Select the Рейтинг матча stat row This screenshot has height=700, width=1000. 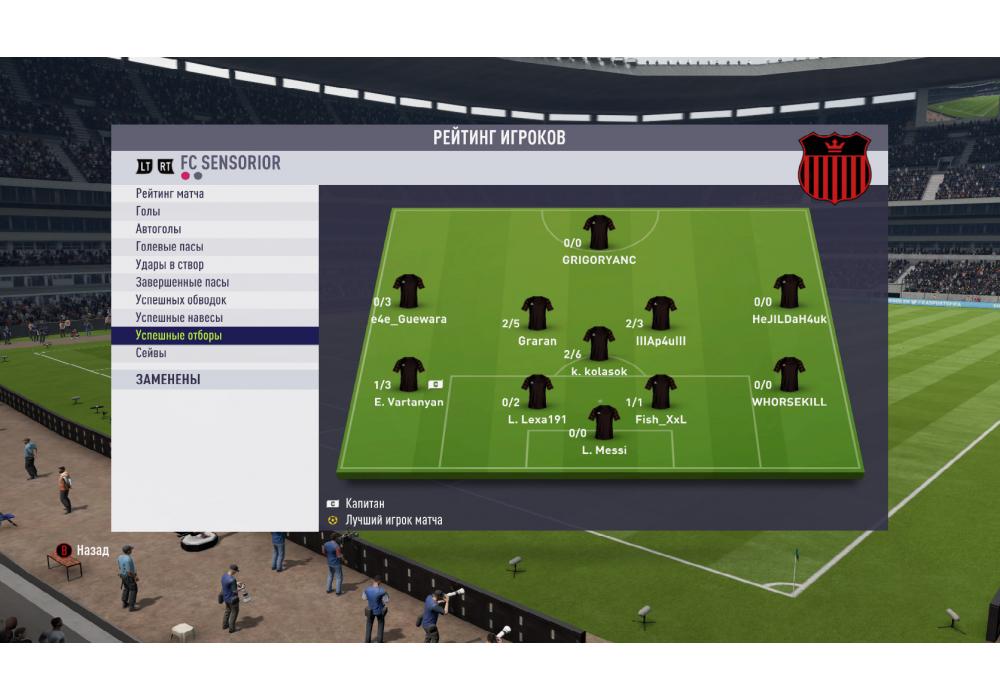tap(214, 194)
